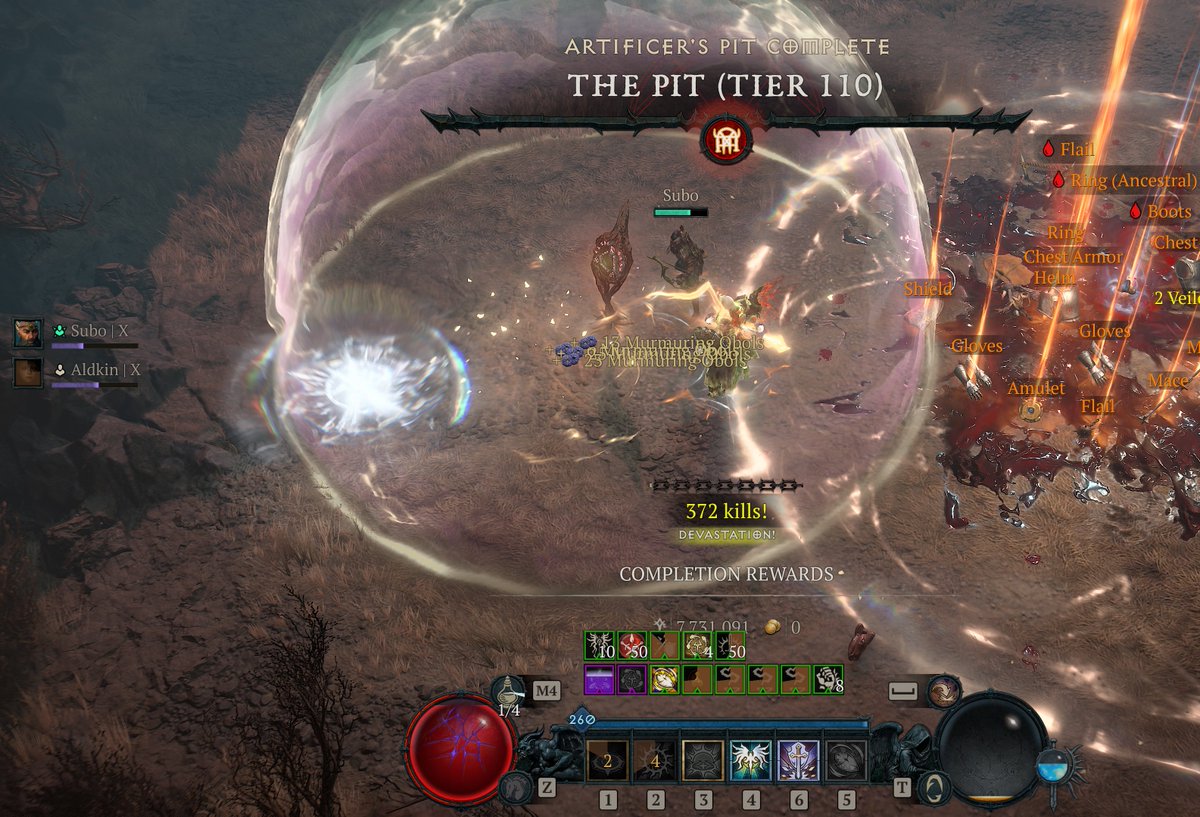Select Subo's party portrait
The image size is (1200, 817).
click(x=28, y=333)
